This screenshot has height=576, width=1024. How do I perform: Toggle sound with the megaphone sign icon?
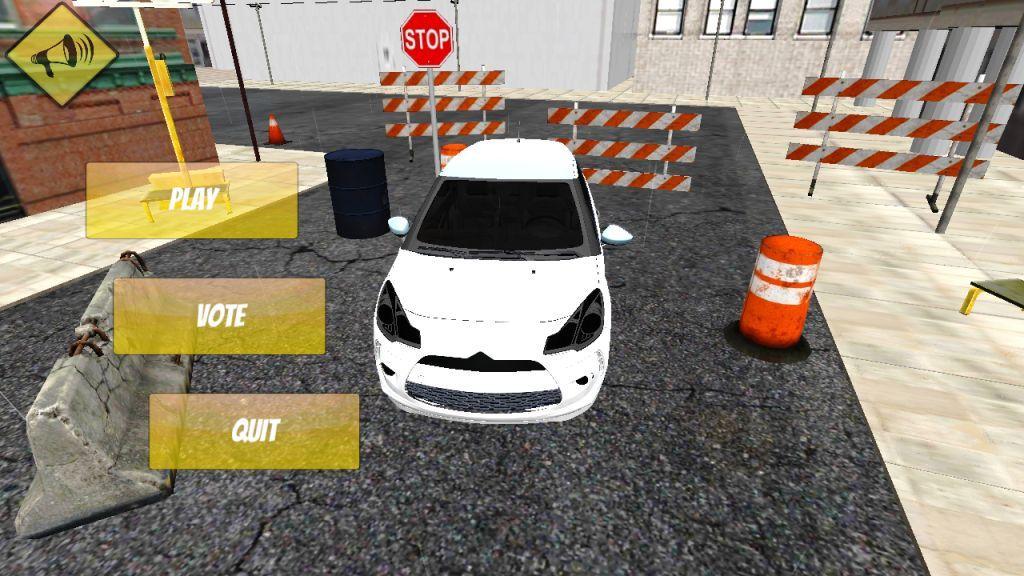pos(62,56)
